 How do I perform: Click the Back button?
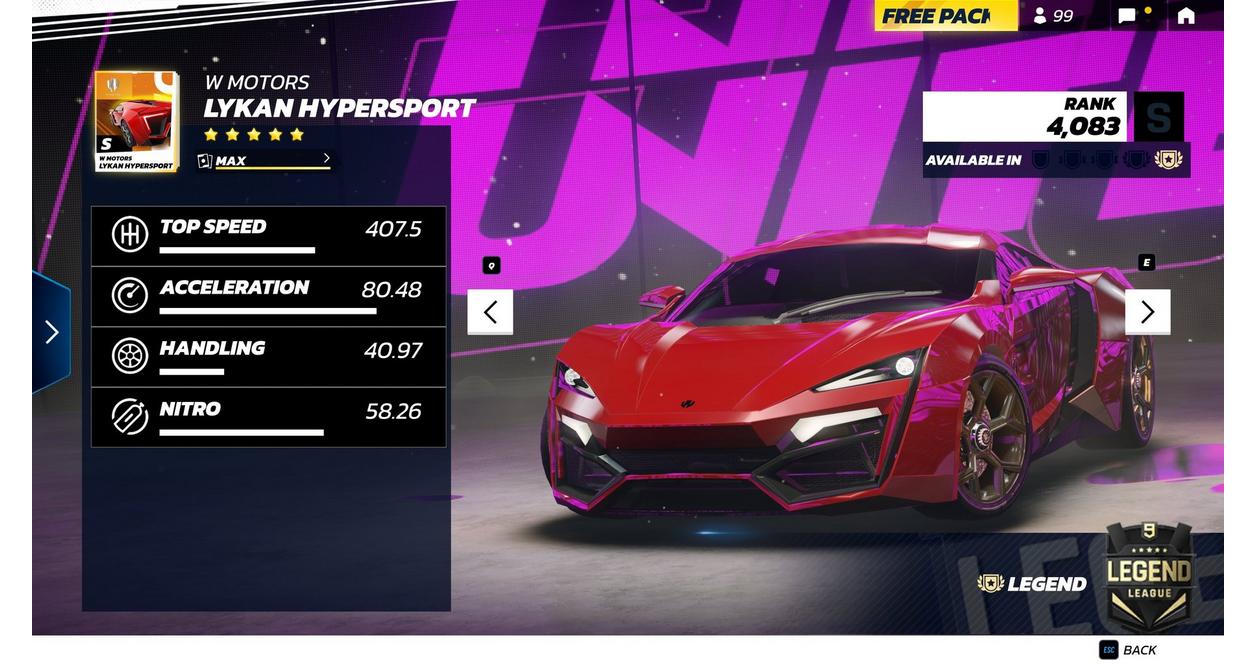[x=1129, y=650]
